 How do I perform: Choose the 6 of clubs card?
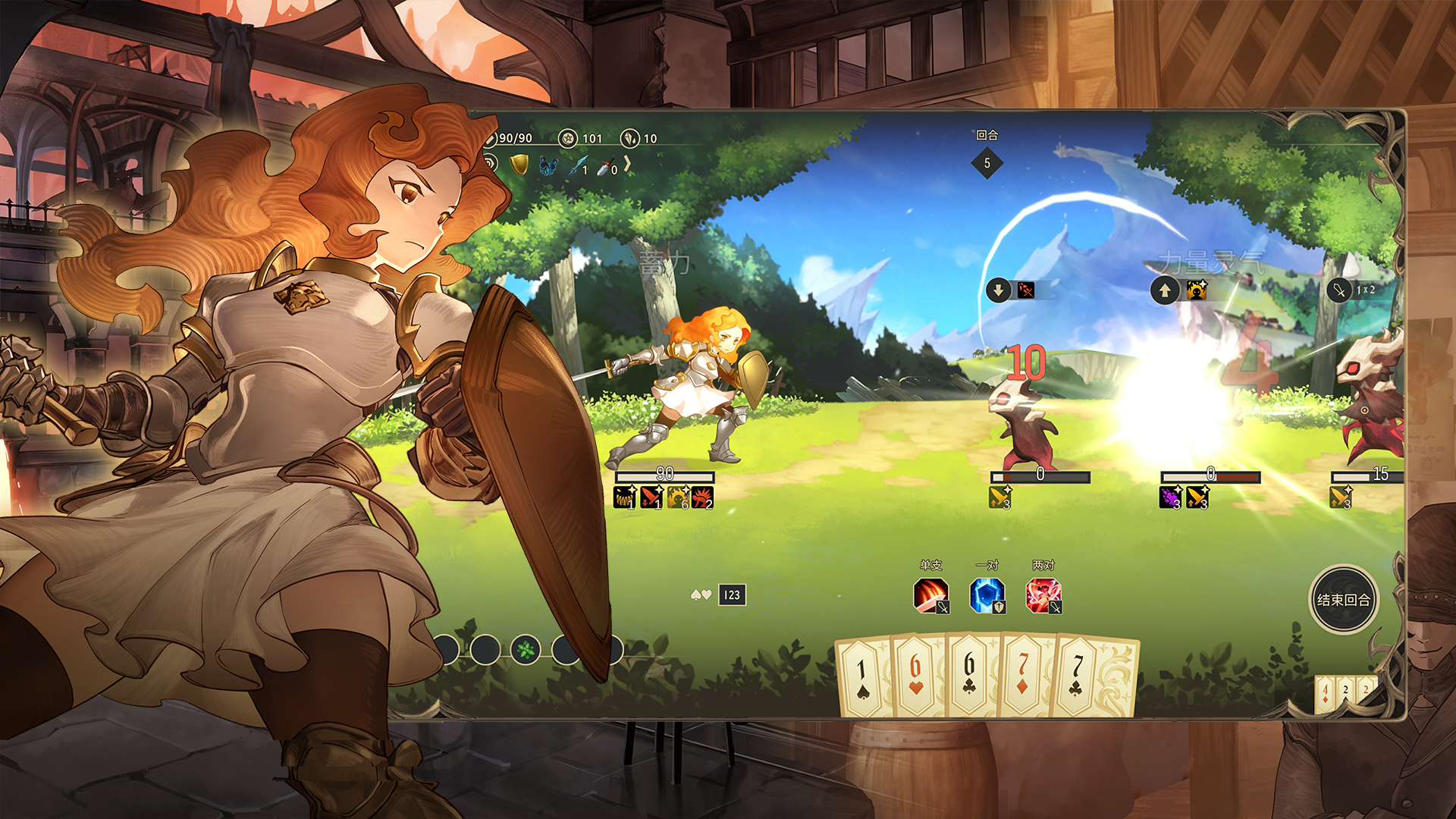point(969,674)
